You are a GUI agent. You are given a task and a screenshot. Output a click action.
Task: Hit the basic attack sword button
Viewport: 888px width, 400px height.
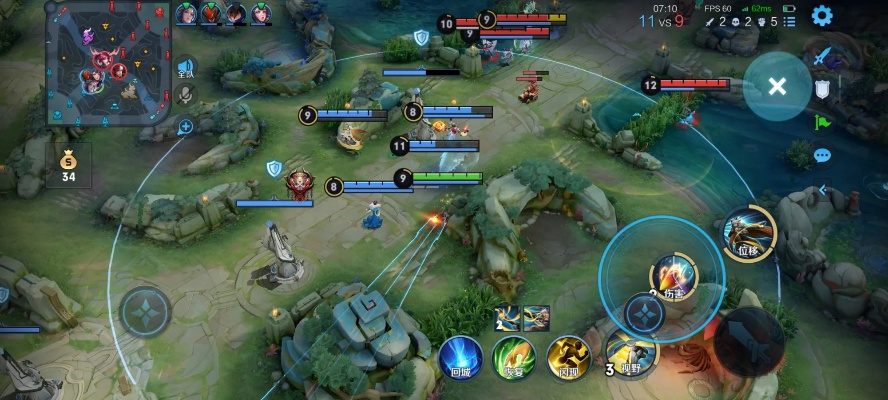(748, 342)
